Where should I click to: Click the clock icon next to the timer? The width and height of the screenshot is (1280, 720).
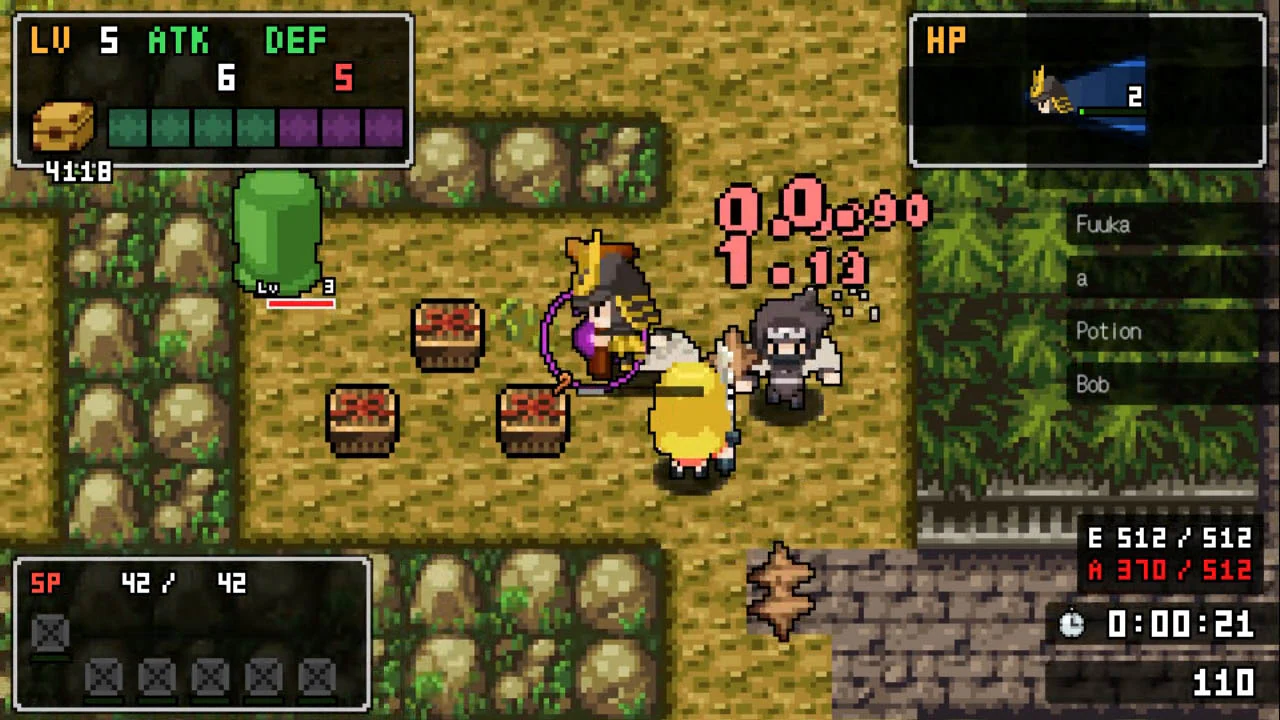pyautogui.click(x=1071, y=626)
